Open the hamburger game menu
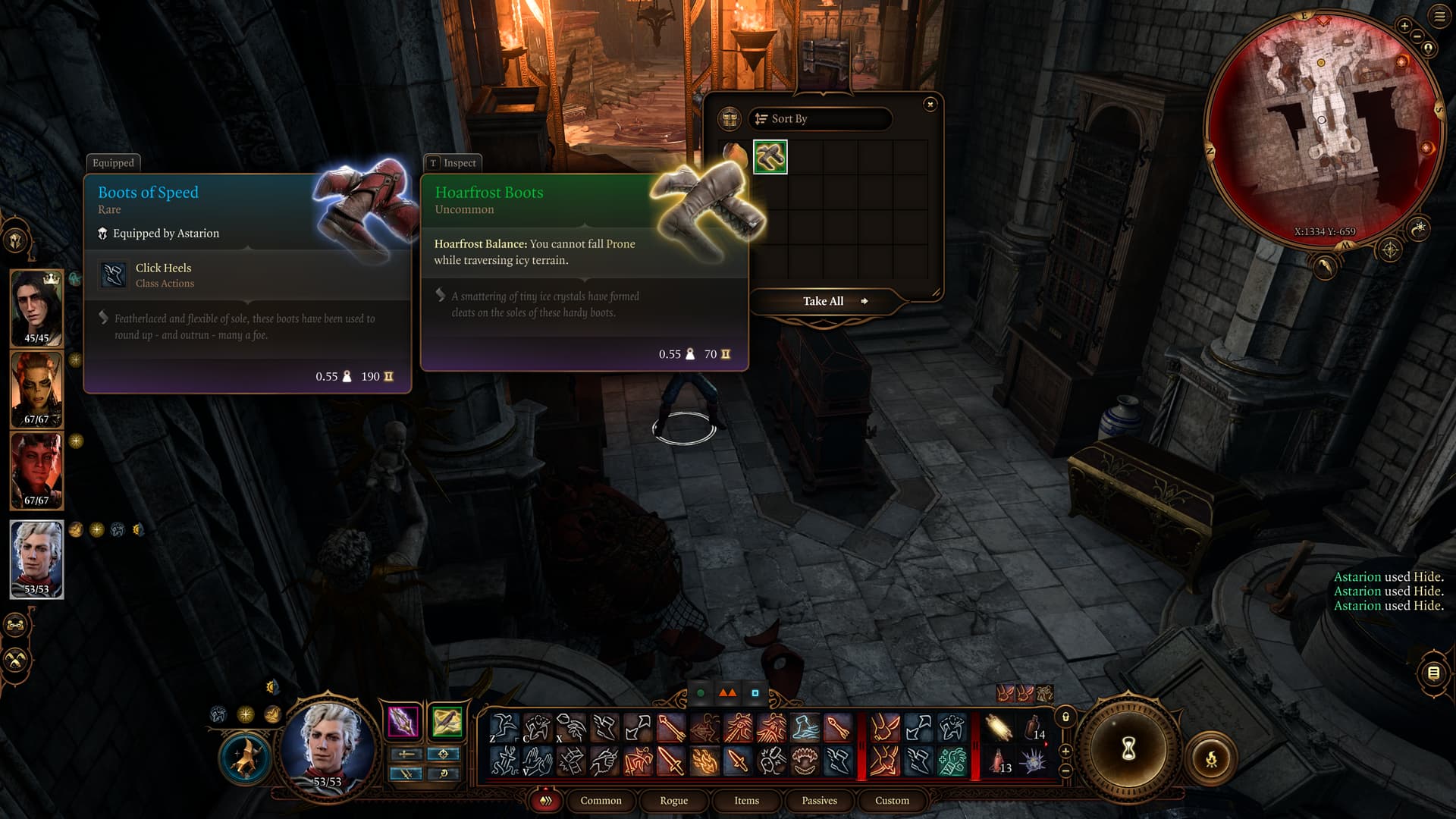Image resolution: width=1456 pixels, height=819 pixels. [x=1440, y=16]
